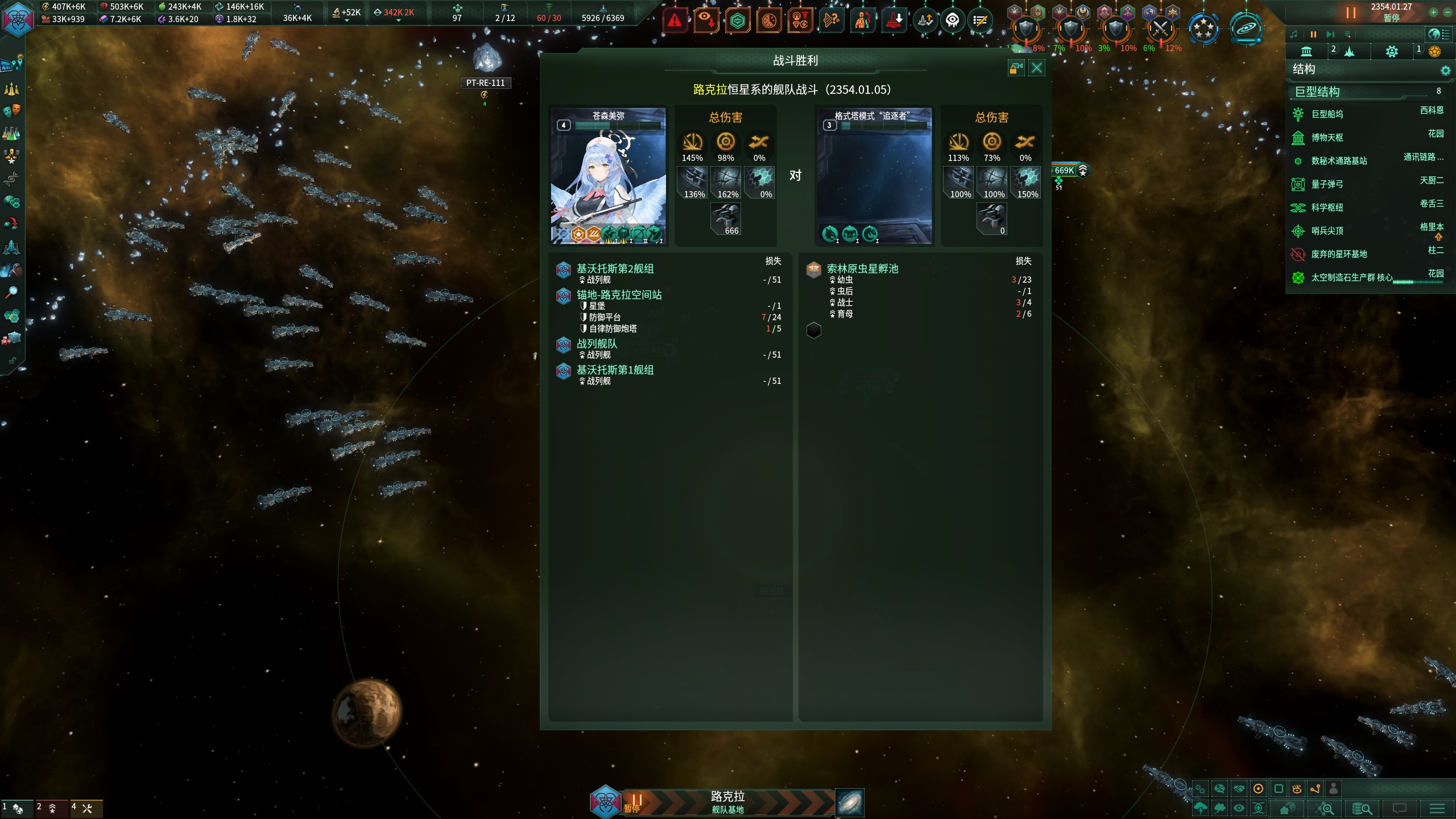Open the 巨型船坞 megastructure entry

click(x=1327, y=114)
